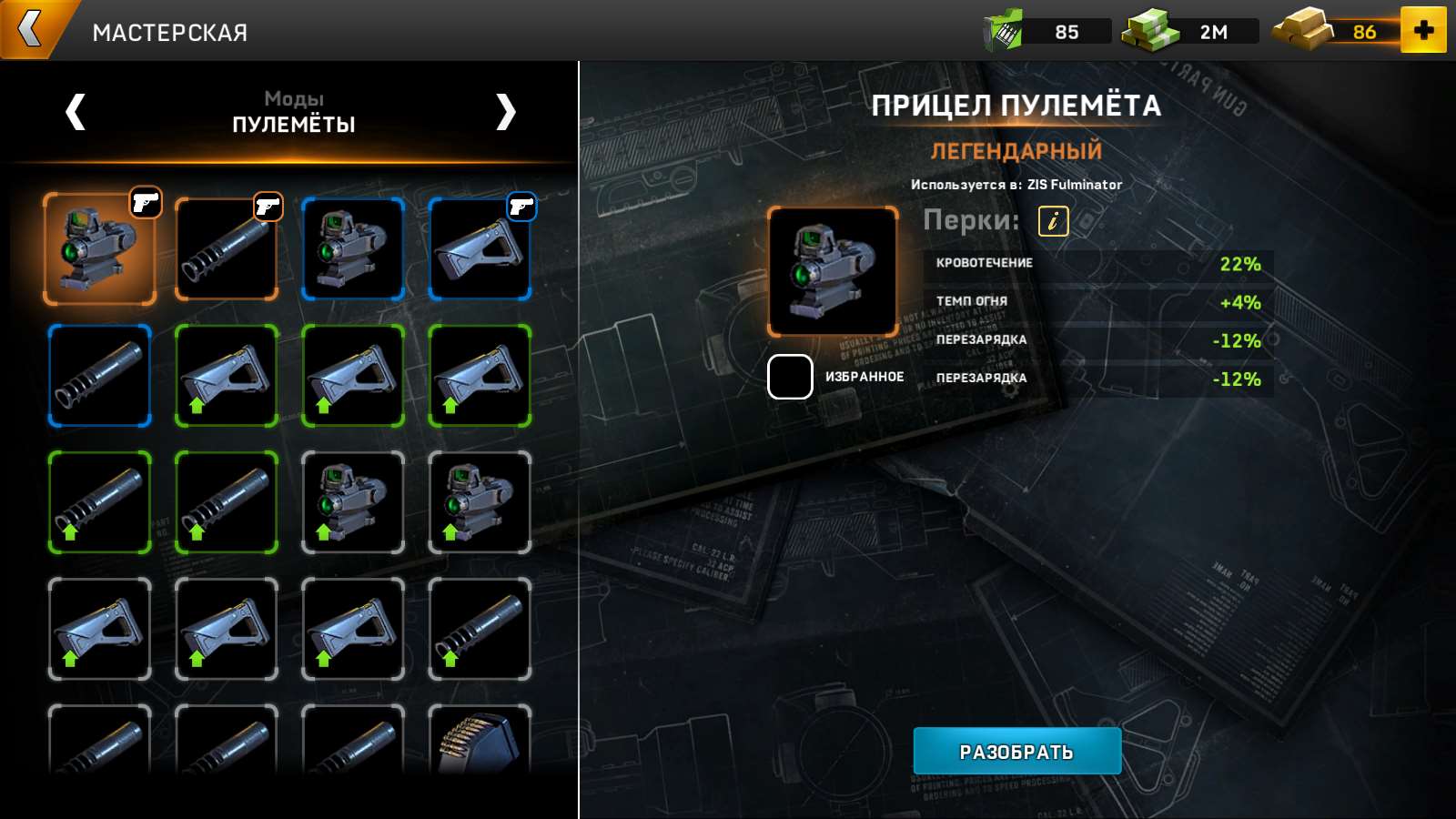The image size is (1456, 819).
Task: Select a green upgradeable stock mod
Action: tap(226, 376)
